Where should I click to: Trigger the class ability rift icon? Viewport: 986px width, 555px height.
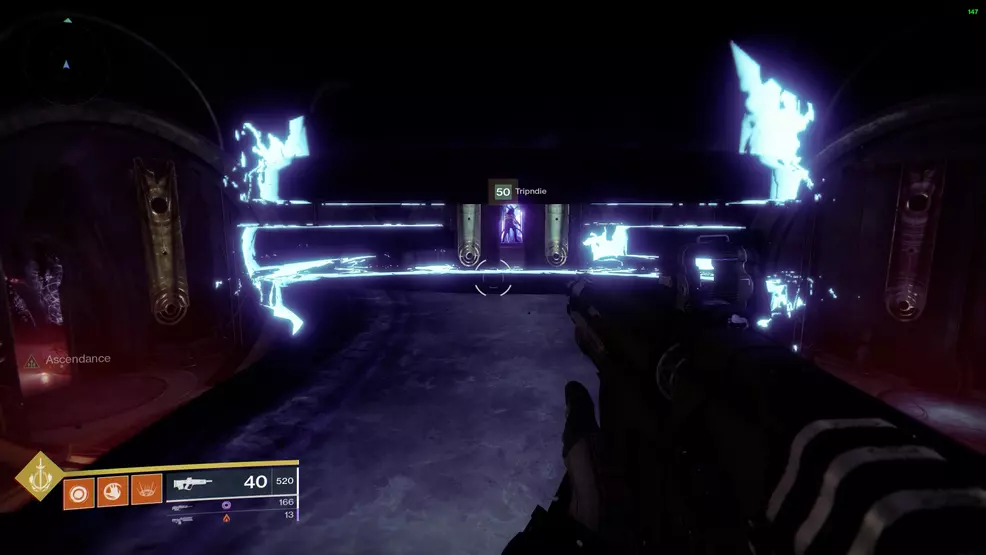146,490
